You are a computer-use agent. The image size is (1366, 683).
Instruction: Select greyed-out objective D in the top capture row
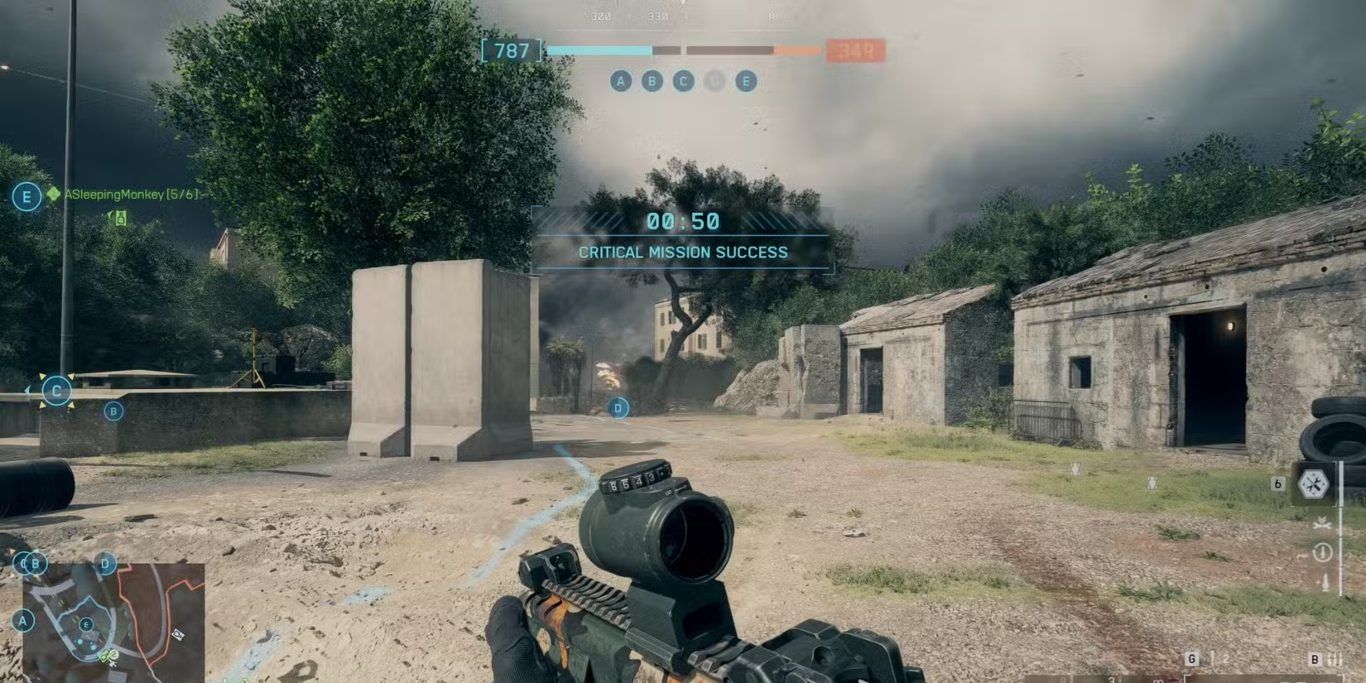714,81
